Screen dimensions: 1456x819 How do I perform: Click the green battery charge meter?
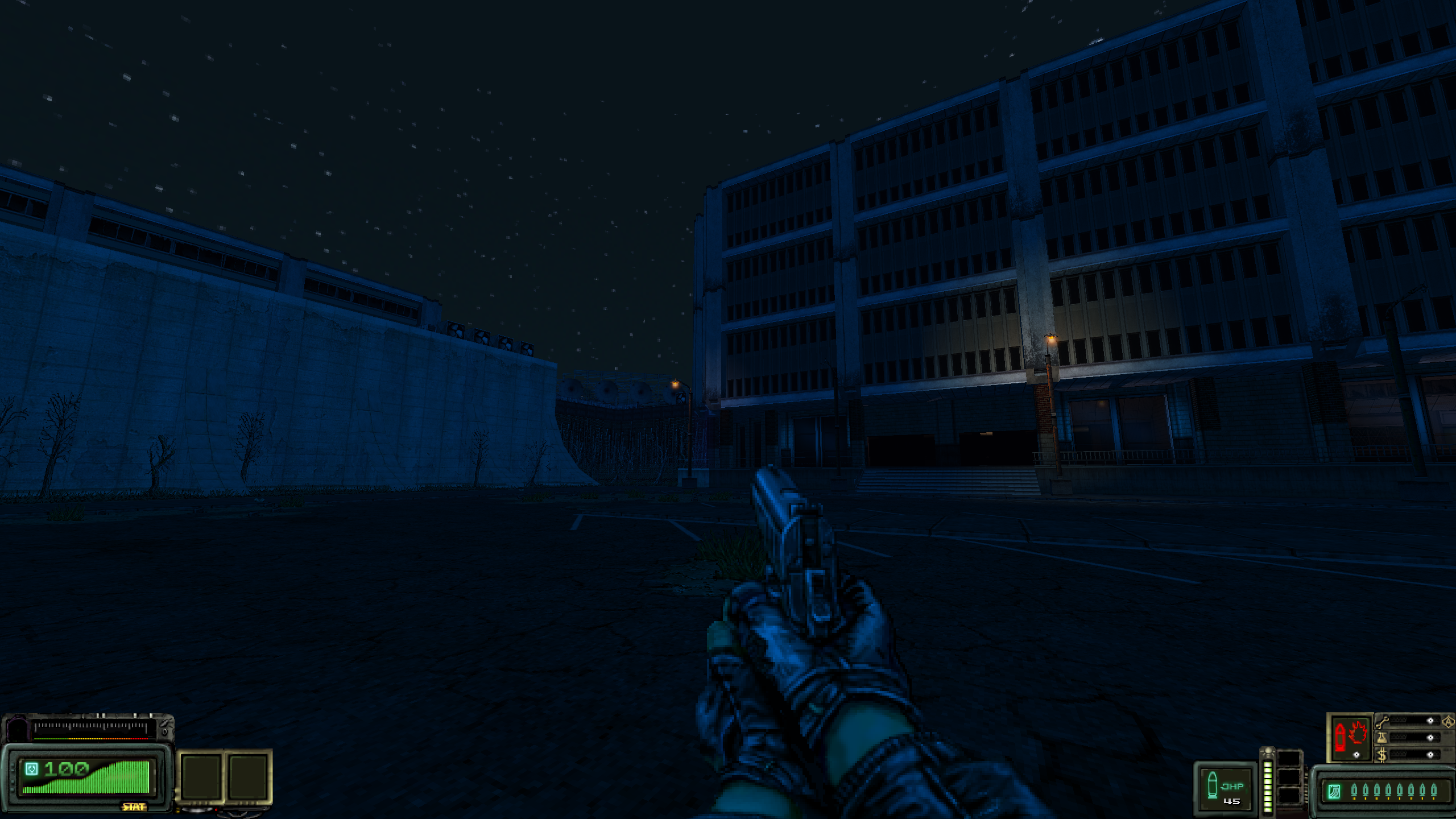1268,786
